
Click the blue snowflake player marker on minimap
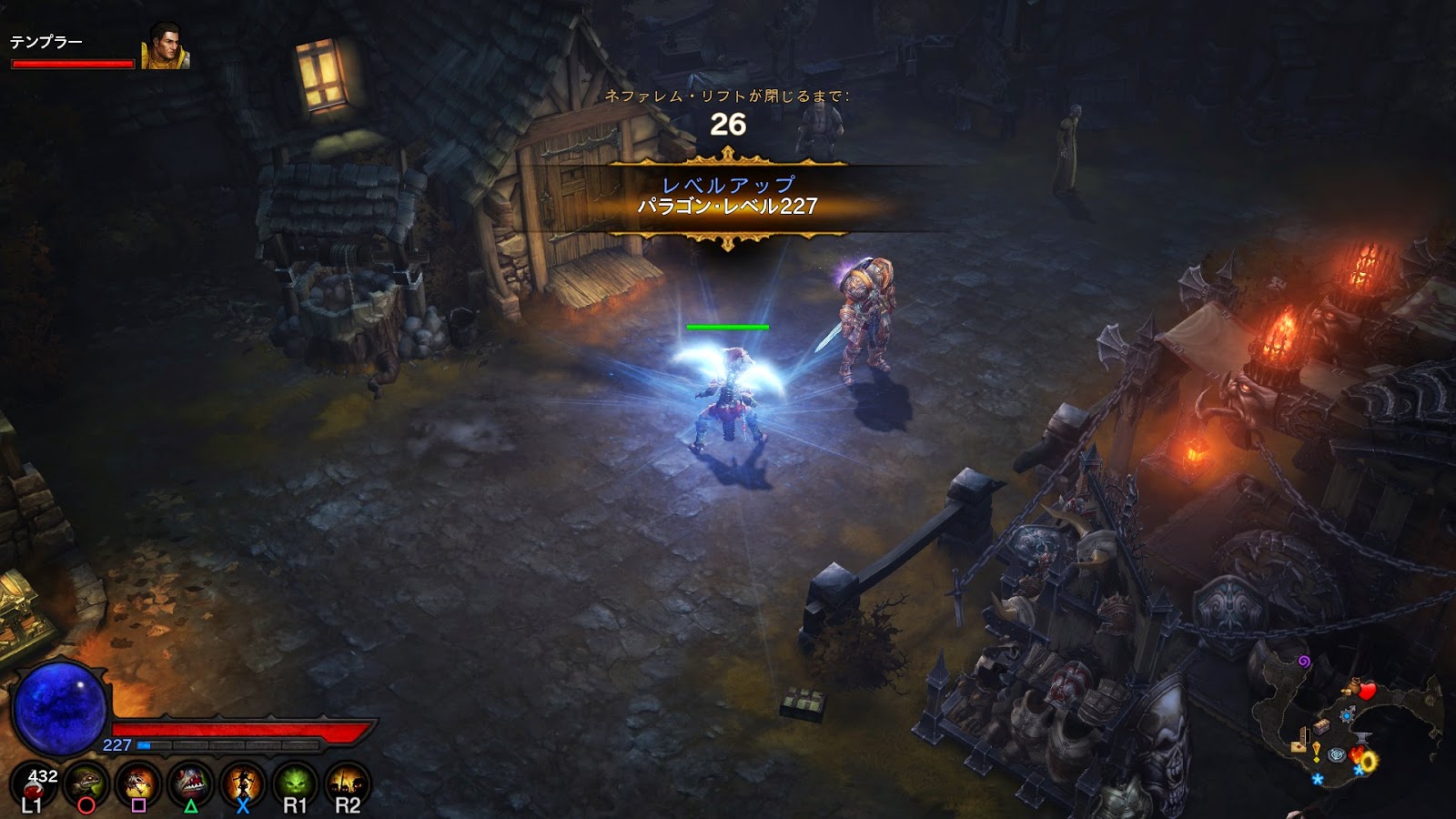1318,779
